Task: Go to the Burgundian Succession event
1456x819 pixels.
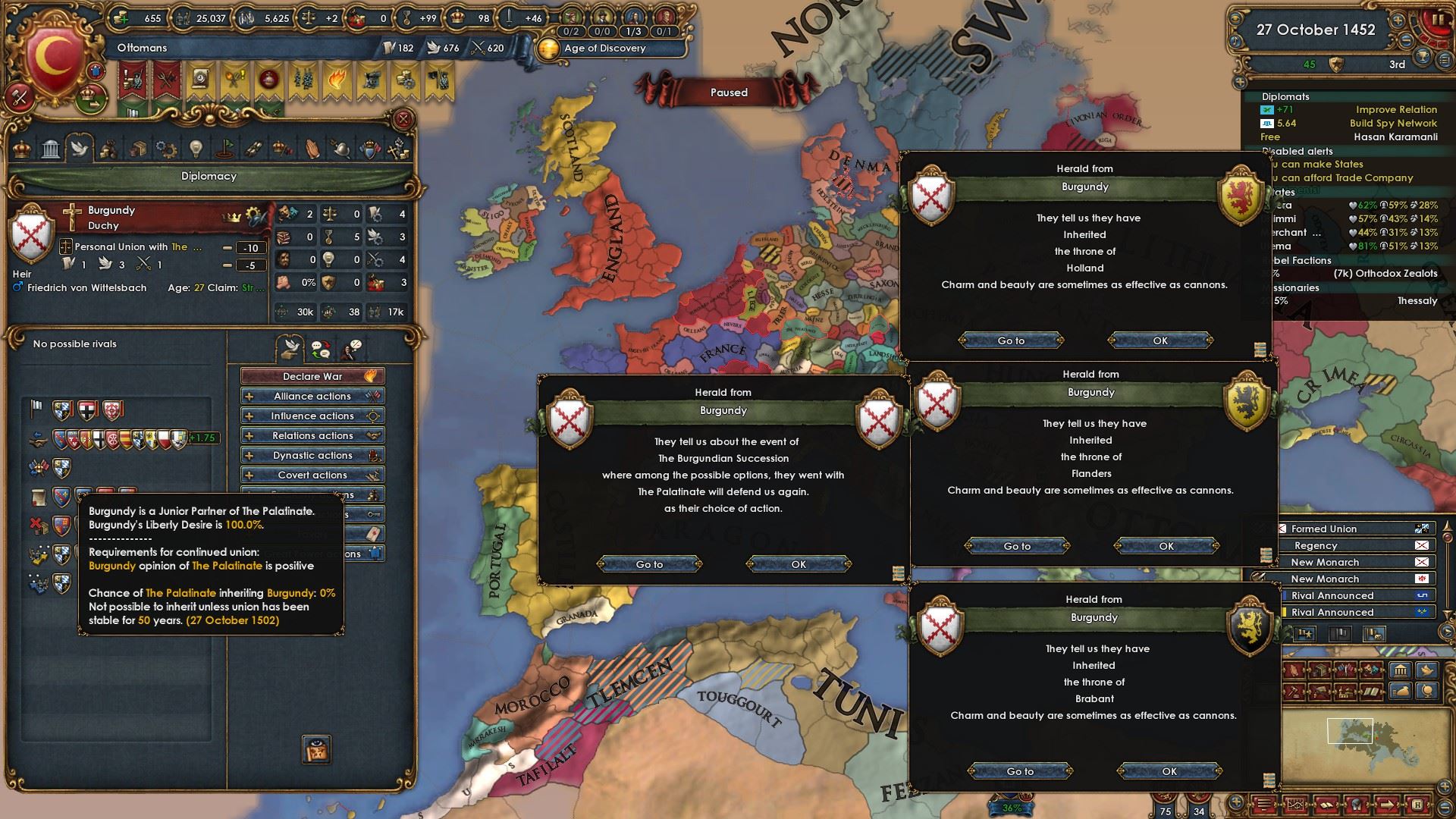Action: click(649, 564)
